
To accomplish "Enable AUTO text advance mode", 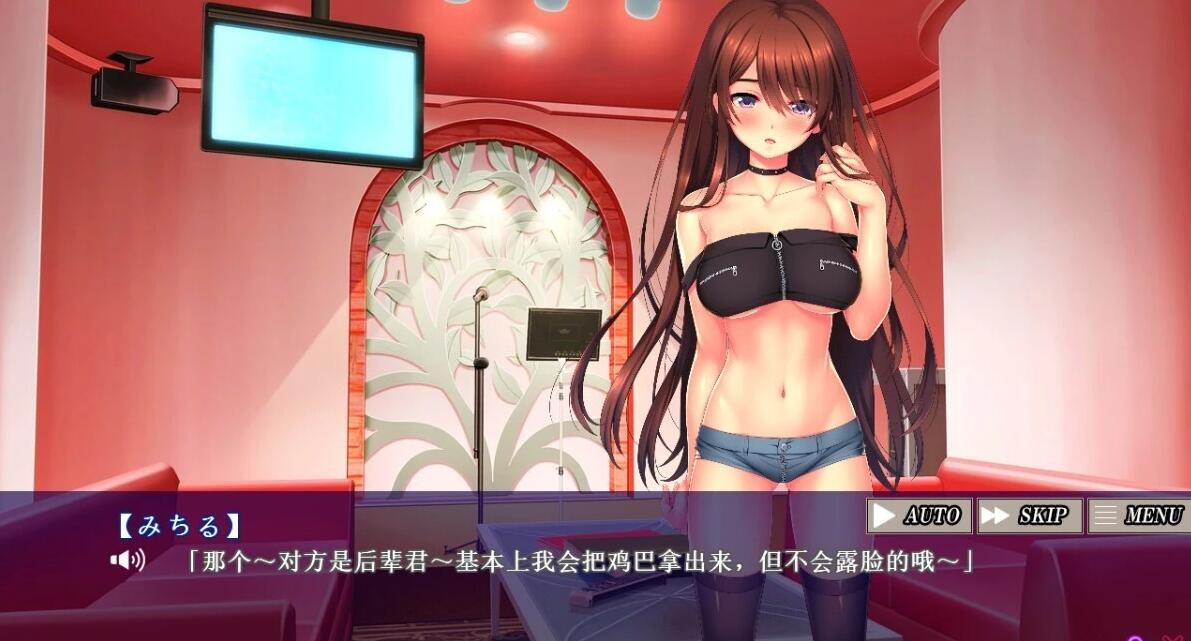I will pos(918,516).
